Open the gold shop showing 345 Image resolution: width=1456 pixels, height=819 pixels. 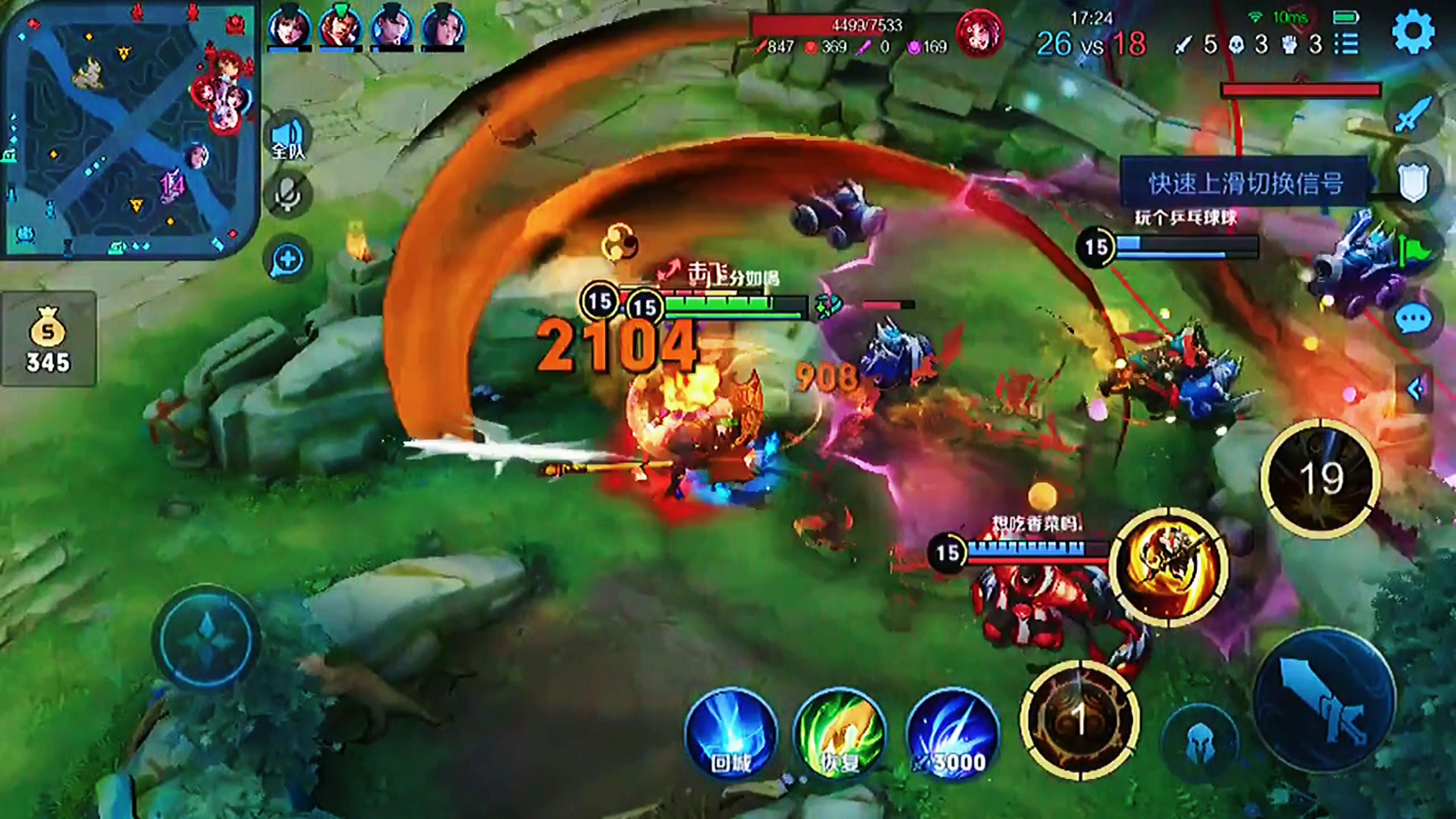[48, 339]
